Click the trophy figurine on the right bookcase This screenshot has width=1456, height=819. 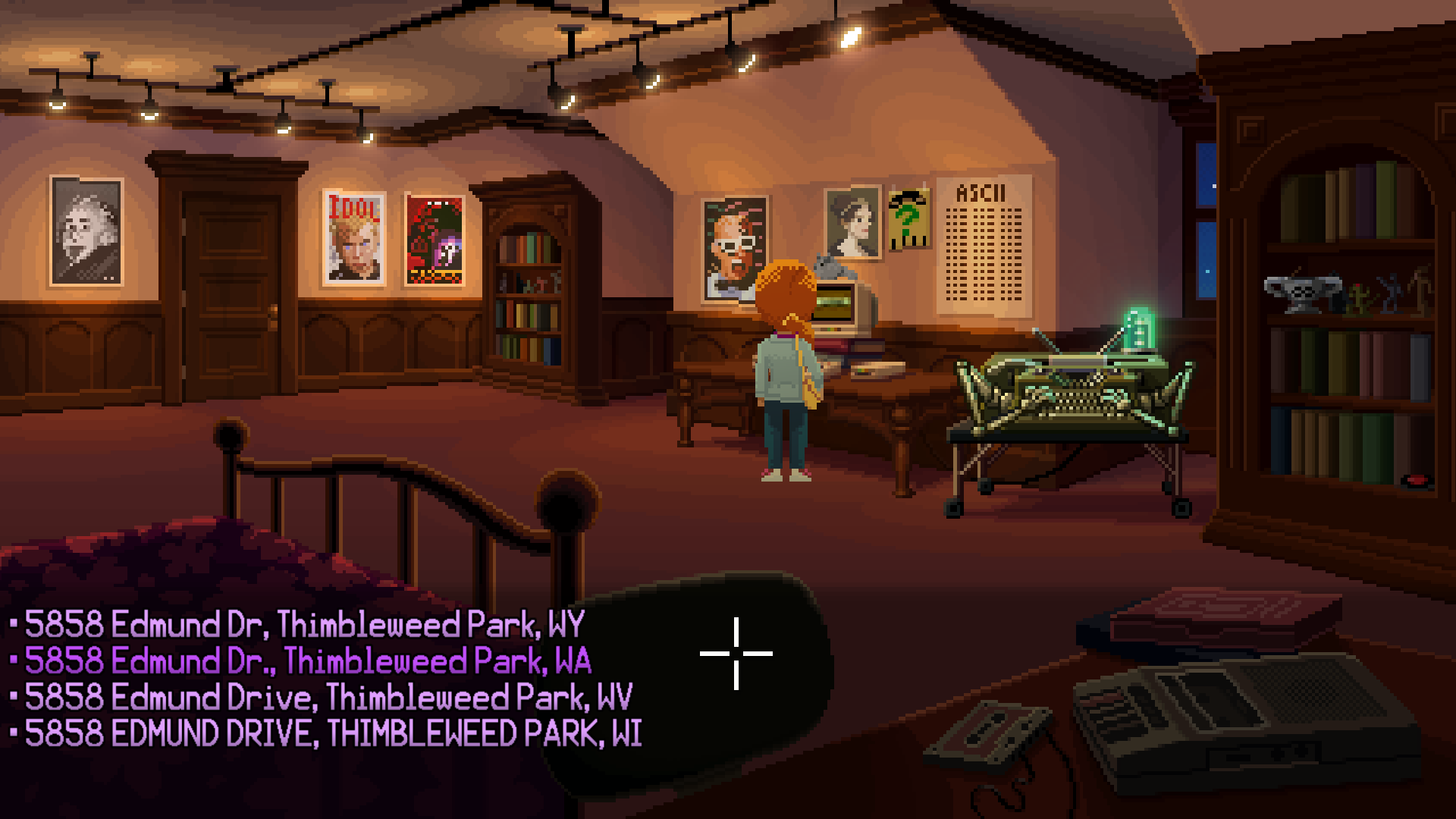click(x=1302, y=292)
